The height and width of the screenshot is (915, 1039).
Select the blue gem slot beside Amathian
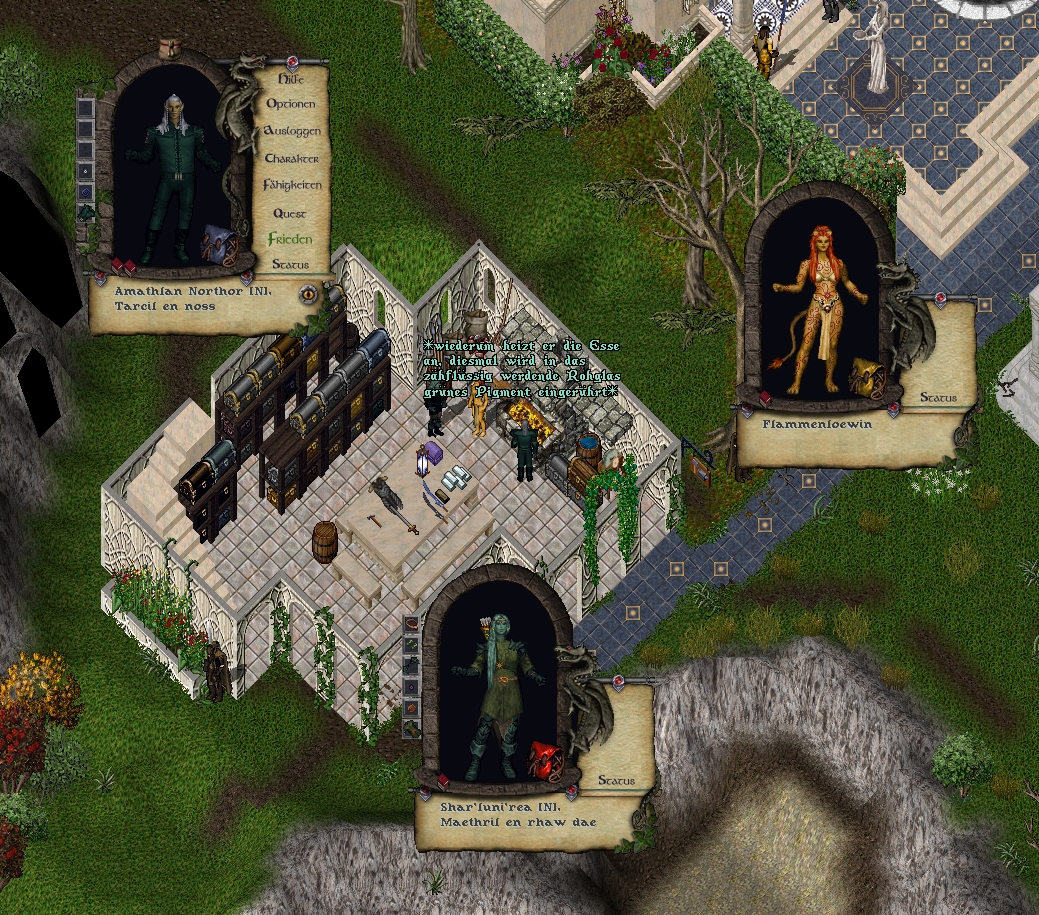[x=86, y=191]
